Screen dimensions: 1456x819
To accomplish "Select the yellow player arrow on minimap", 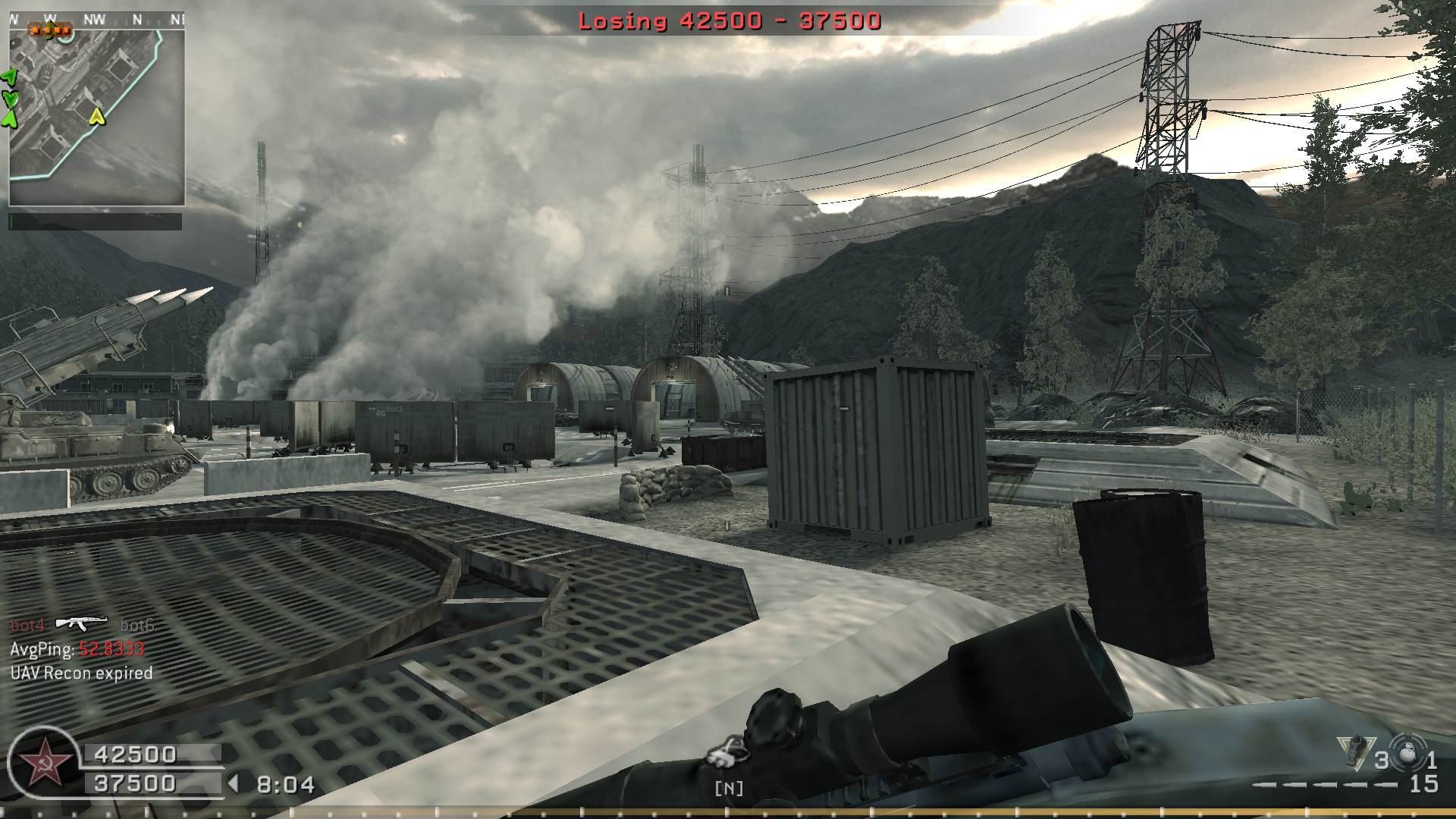I will pyautogui.click(x=96, y=116).
